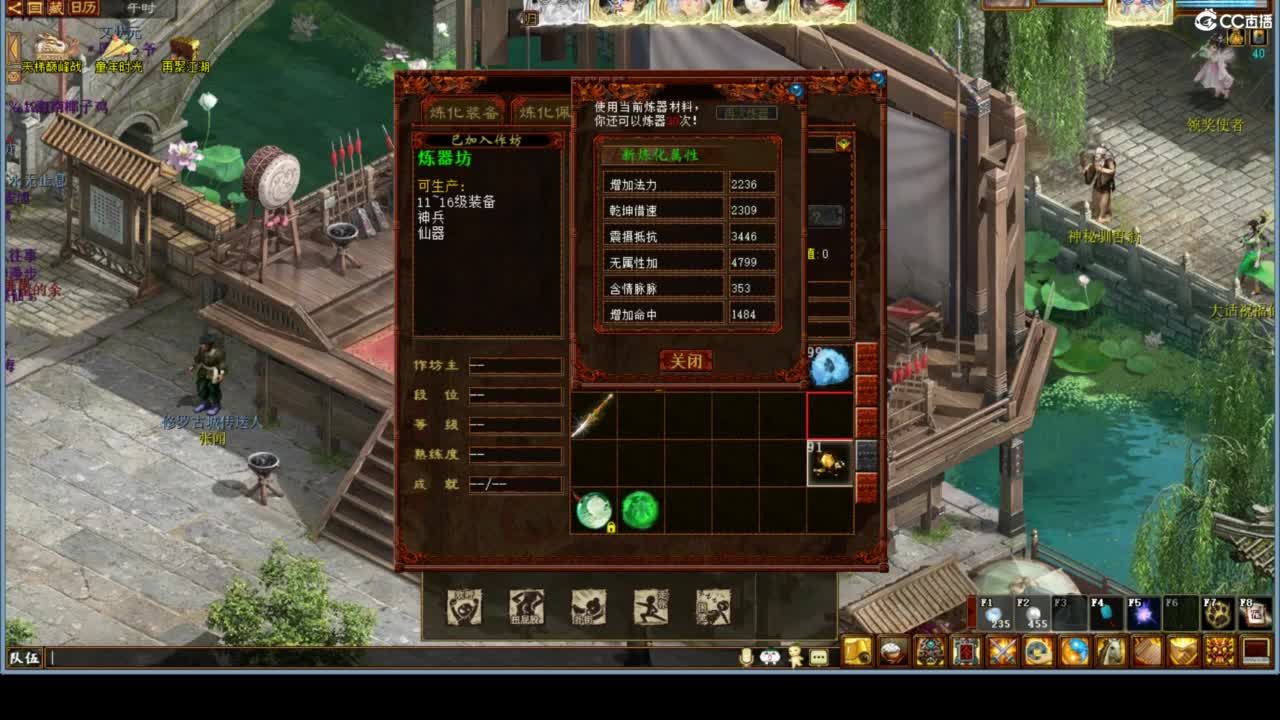Select the horse mount icon on bottom toolbar
The image size is (1280, 720).
click(1110, 653)
